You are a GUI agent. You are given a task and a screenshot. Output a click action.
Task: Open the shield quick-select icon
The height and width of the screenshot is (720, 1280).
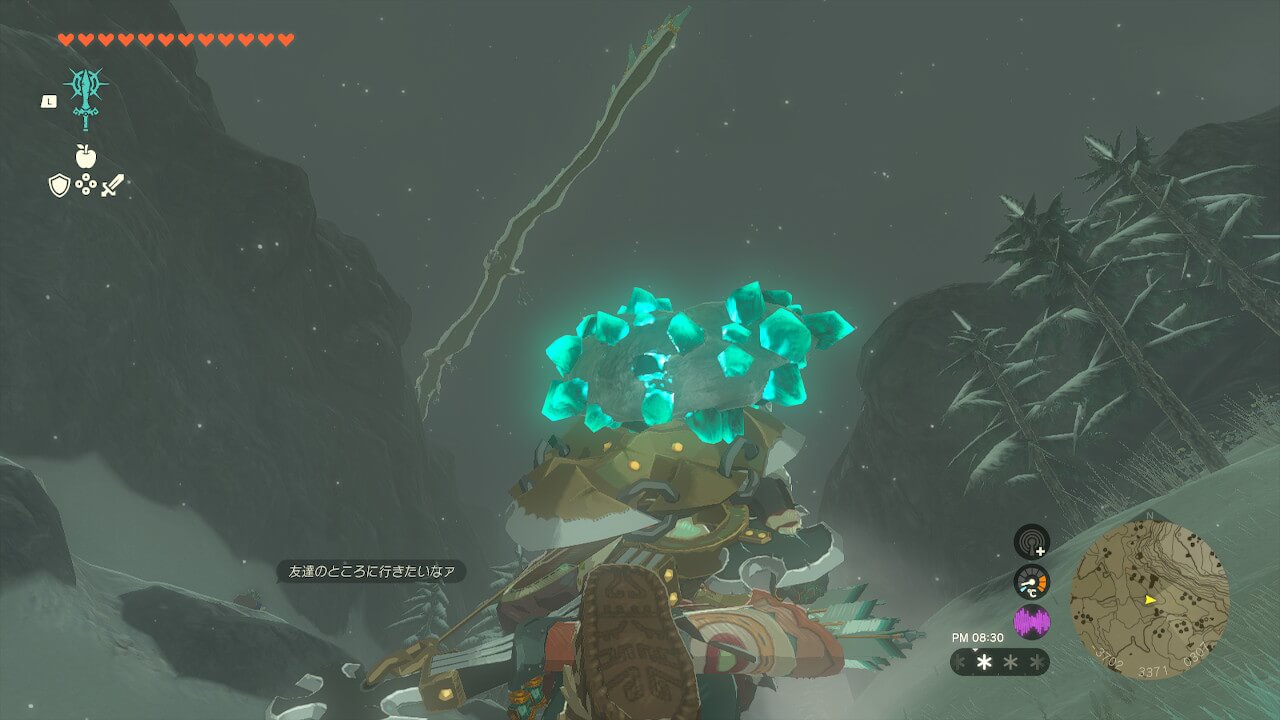click(x=59, y=185)
